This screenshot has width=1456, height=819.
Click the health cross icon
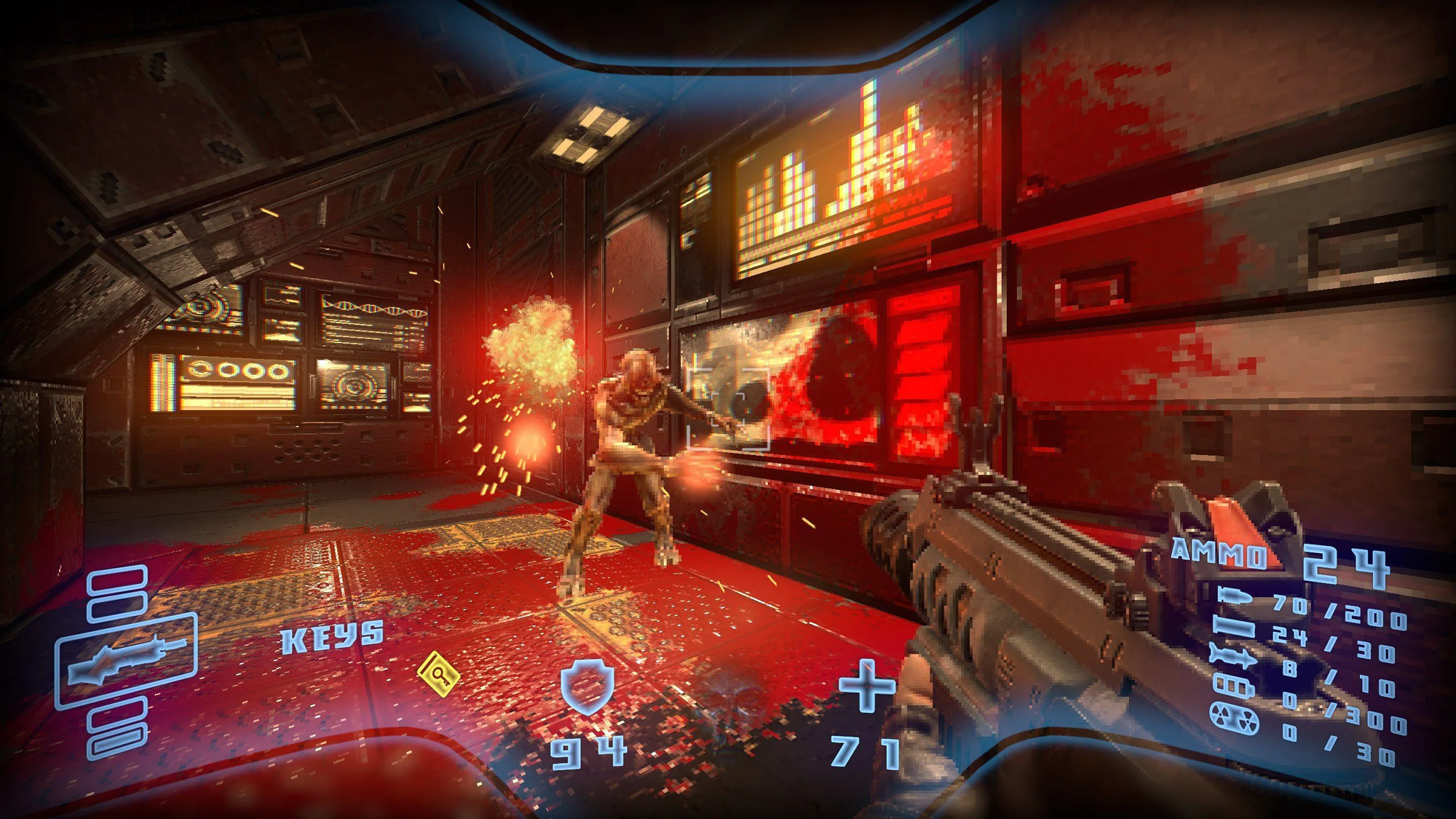(866, 685)
